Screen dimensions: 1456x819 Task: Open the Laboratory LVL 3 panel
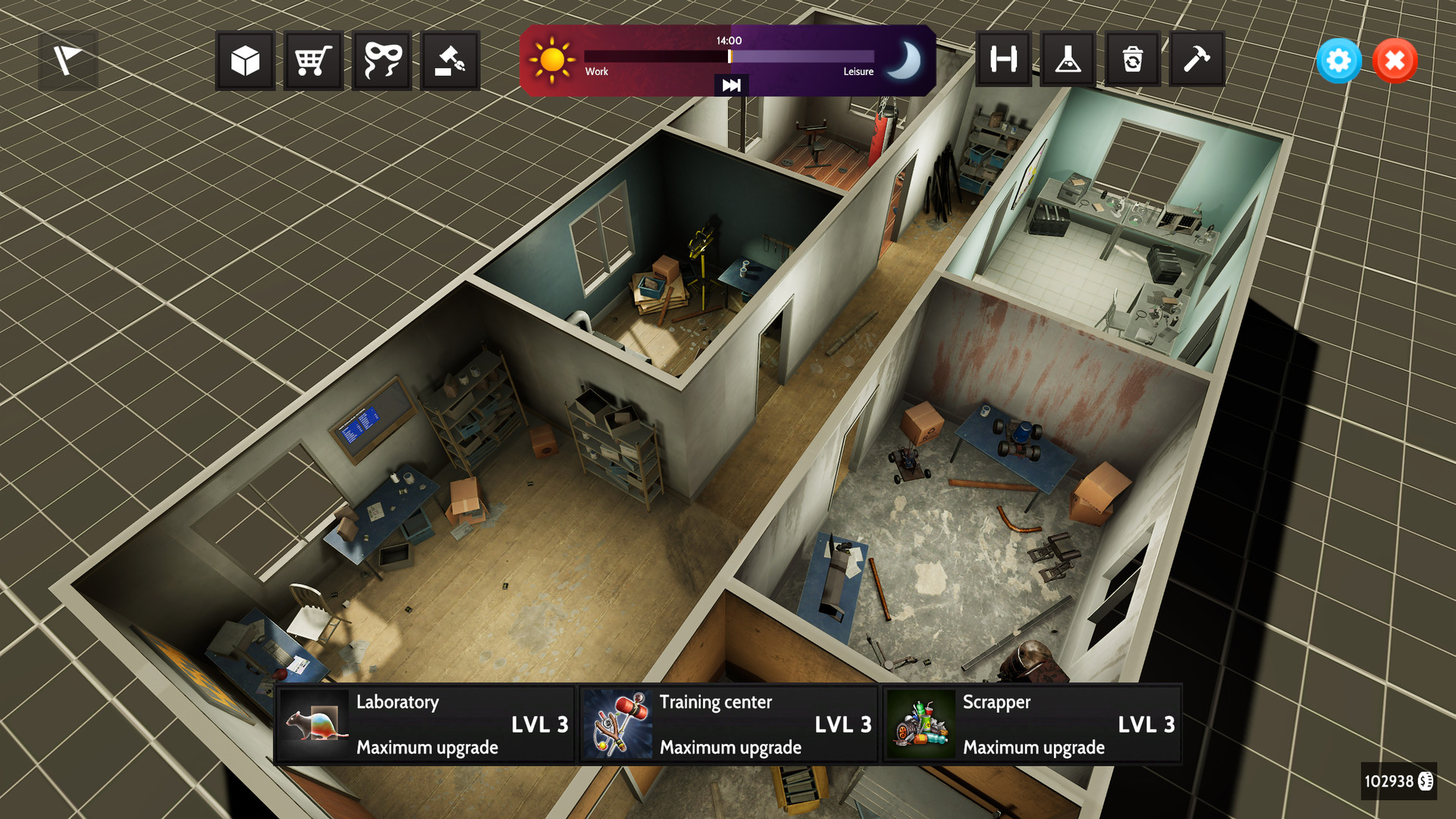[x=425, y=723]
